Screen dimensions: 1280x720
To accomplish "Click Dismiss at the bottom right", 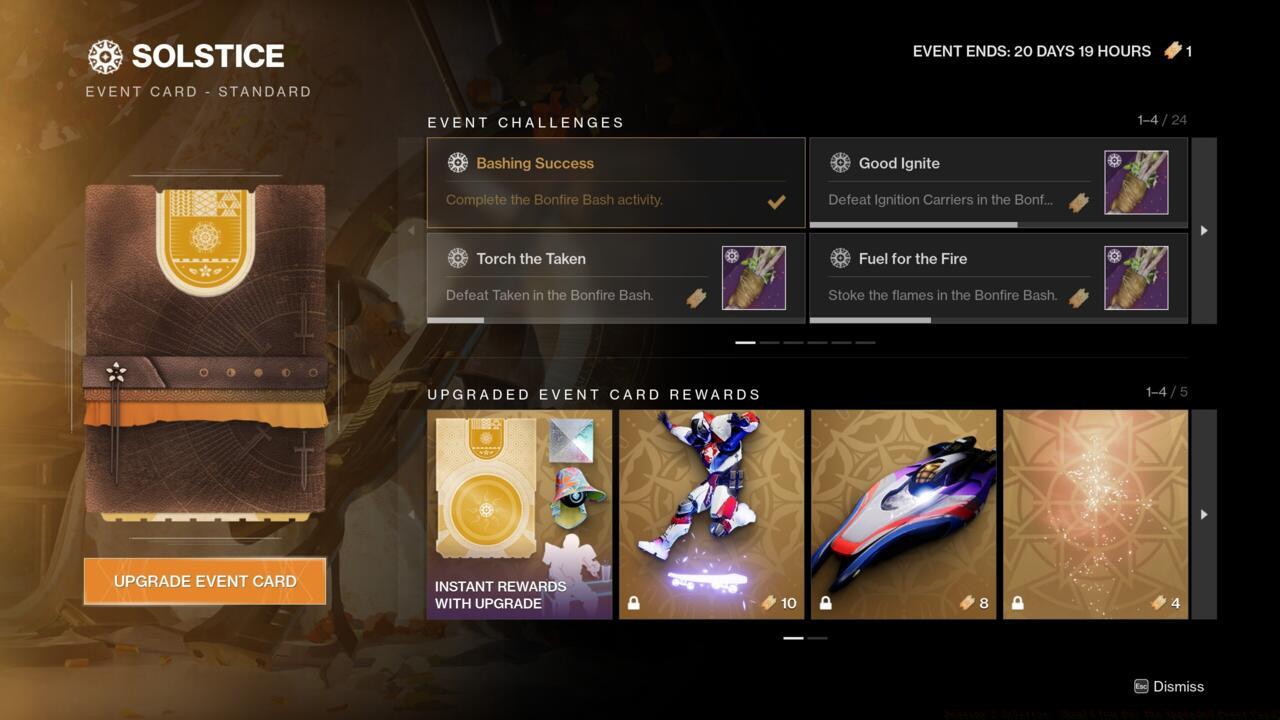I will click(x=1177, y=687).
